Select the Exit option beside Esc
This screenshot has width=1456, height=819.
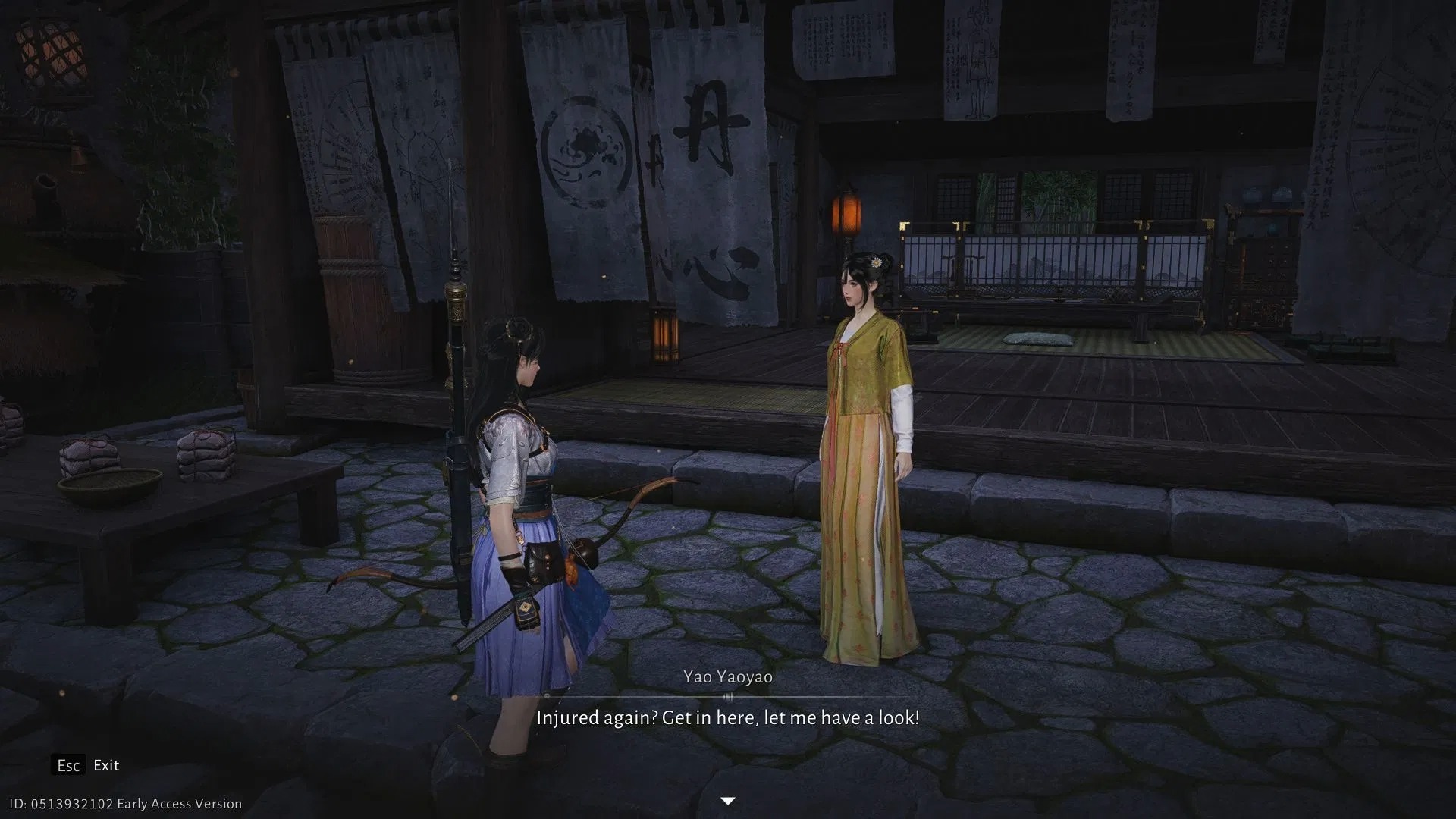pos(105,765)
